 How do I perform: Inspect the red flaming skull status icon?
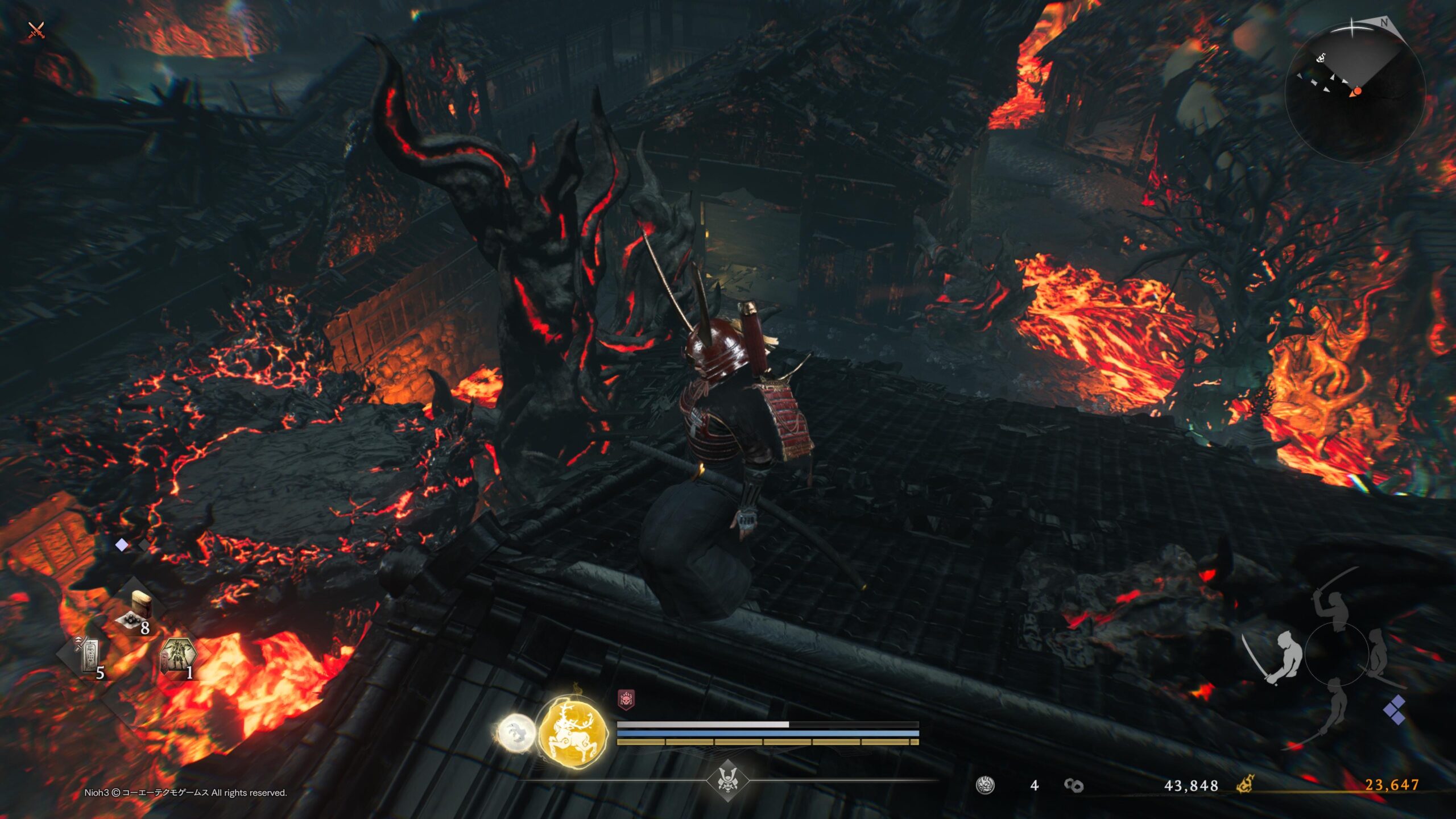coord(626,700)
